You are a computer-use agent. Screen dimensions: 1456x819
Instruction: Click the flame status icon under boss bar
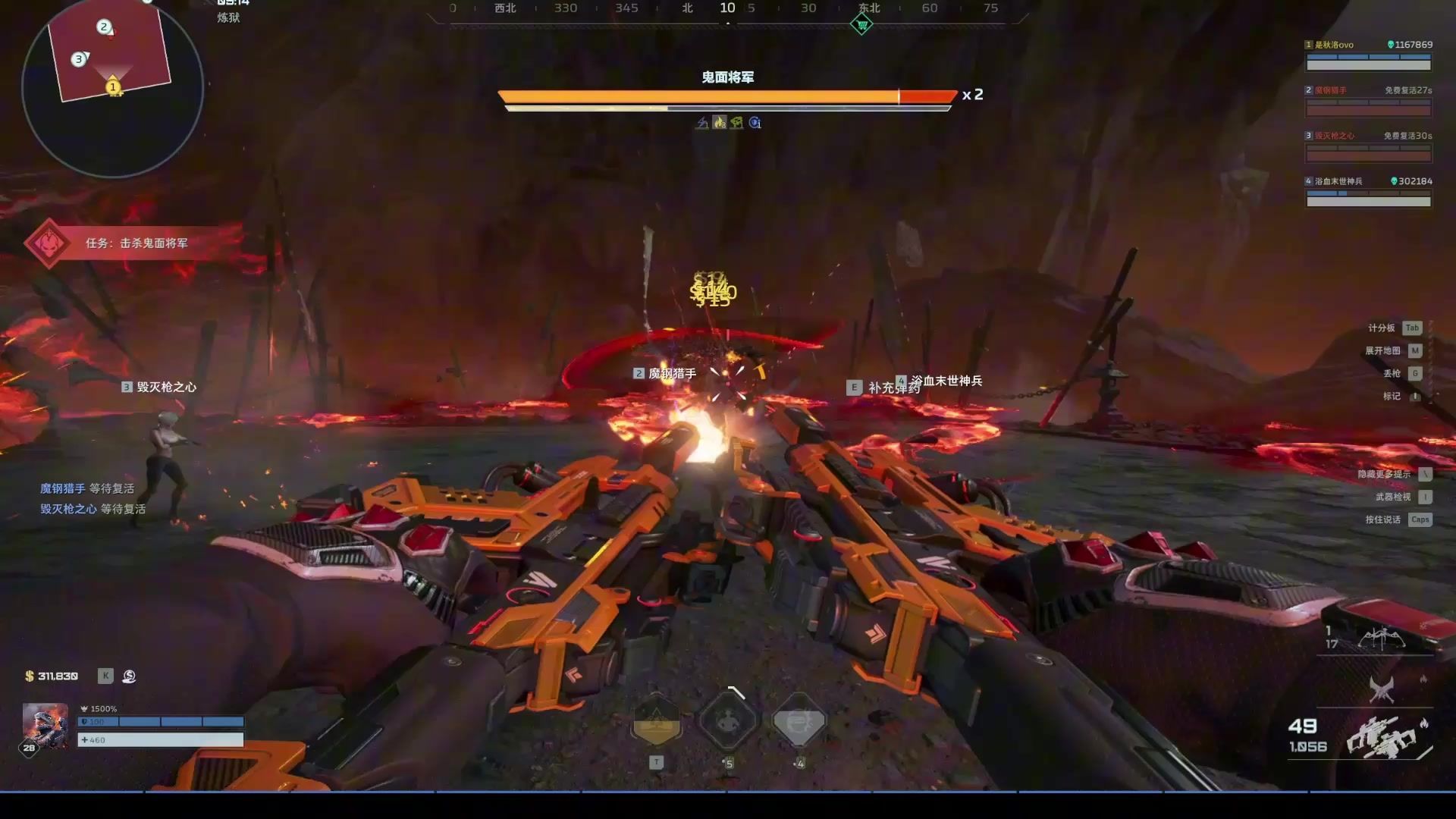(719, 123)
